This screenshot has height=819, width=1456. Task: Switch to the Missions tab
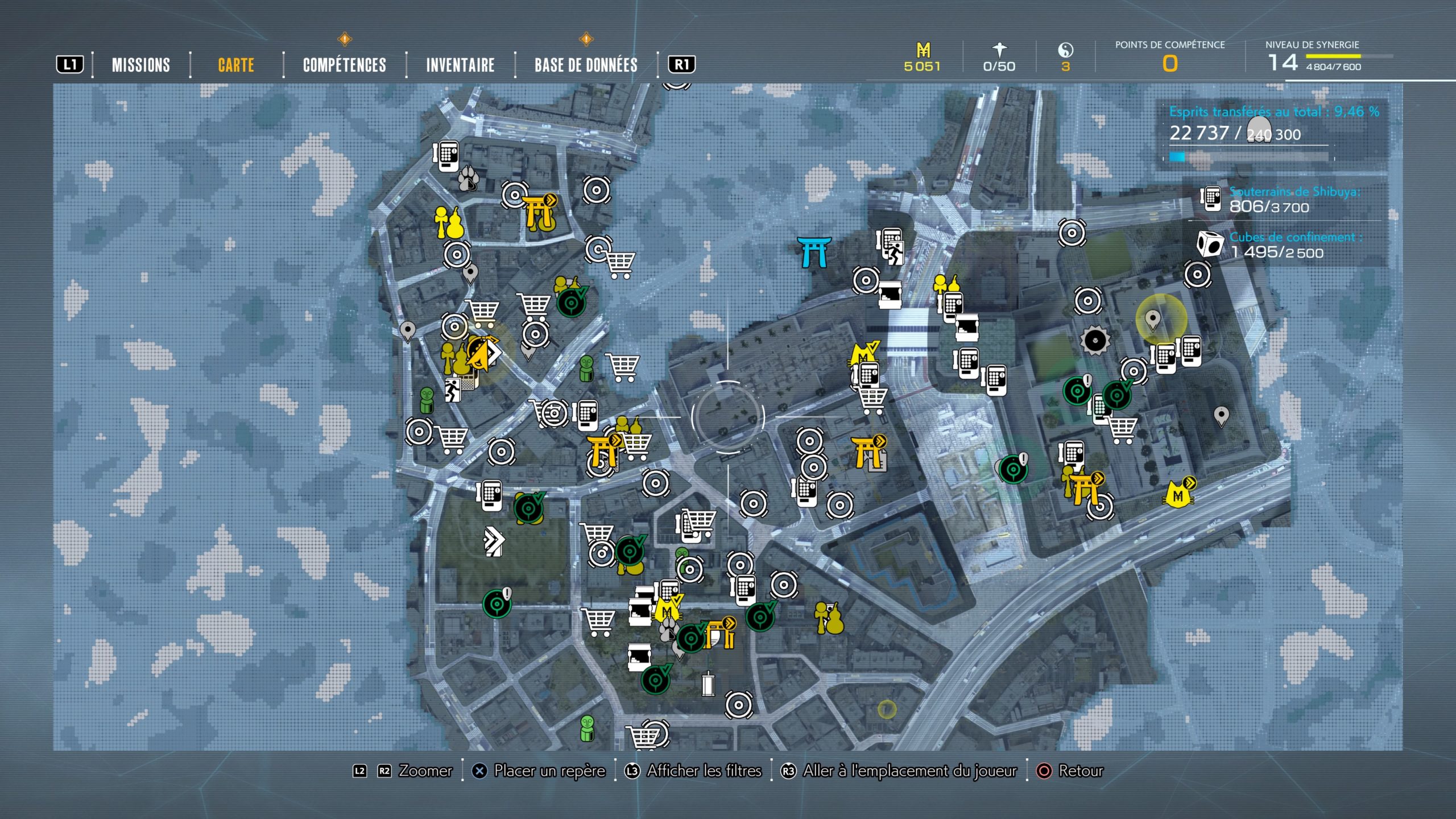(x=140, y=65)
